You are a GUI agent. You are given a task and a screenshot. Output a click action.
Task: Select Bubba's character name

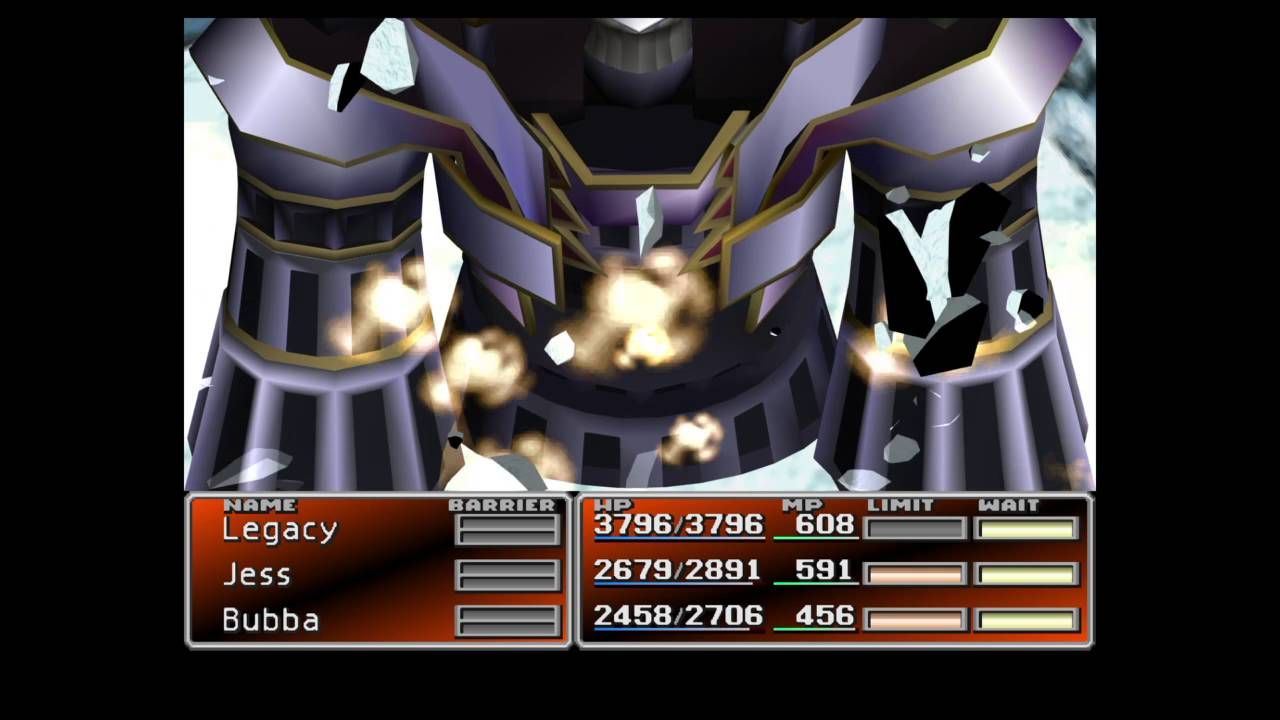pos(270,620)
